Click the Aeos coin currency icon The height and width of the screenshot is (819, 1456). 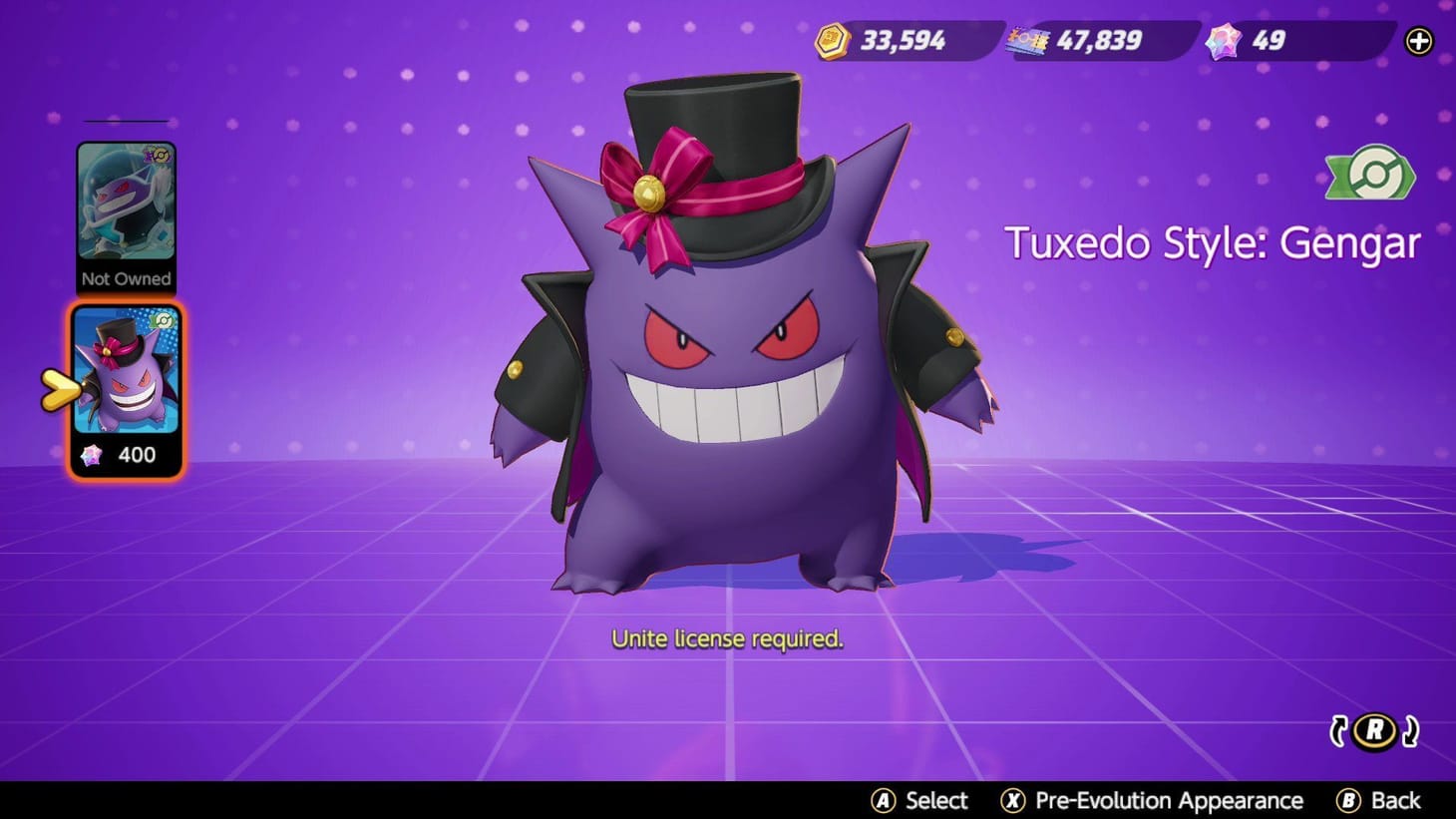pos(834,41)
